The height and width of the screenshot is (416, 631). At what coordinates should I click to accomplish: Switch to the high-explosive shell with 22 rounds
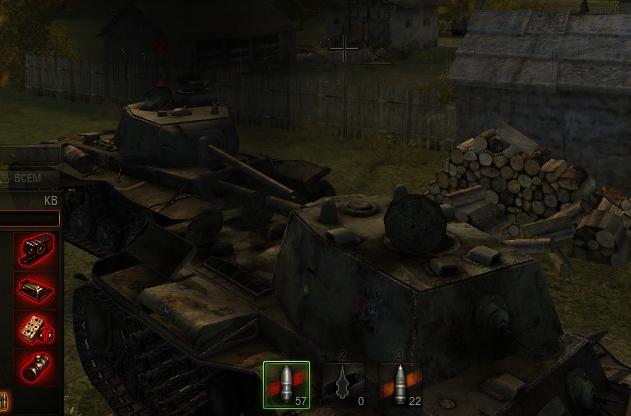400,385
